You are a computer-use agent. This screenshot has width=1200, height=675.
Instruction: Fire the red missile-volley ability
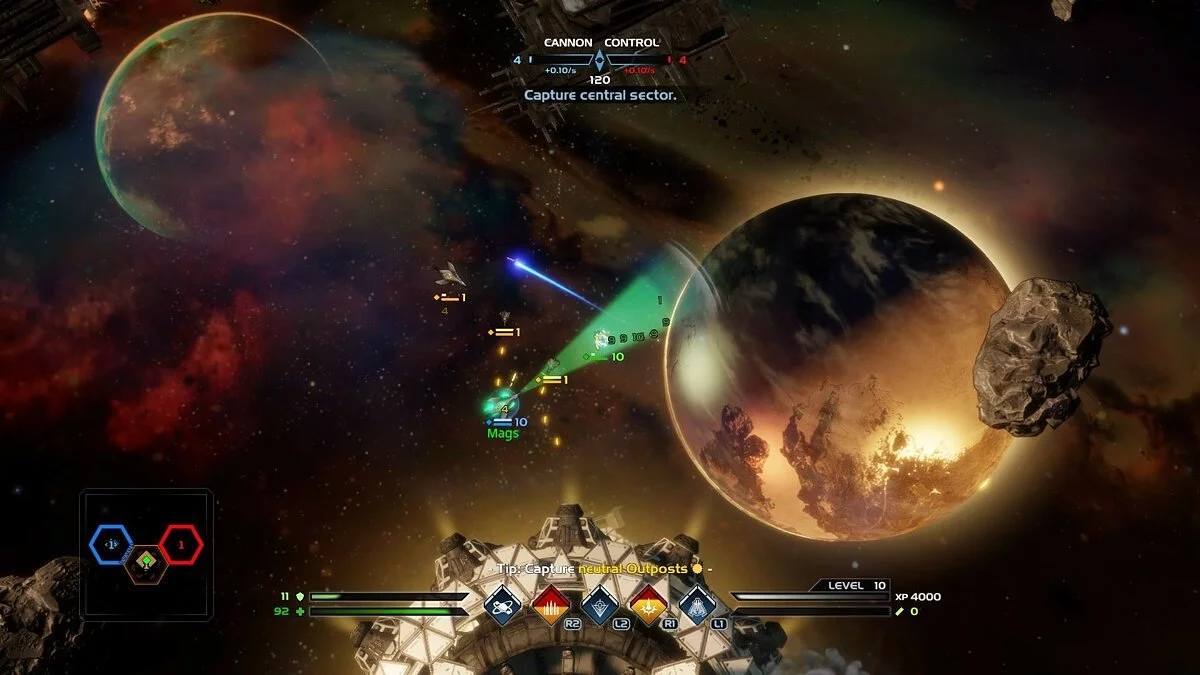tap(551, 604)
